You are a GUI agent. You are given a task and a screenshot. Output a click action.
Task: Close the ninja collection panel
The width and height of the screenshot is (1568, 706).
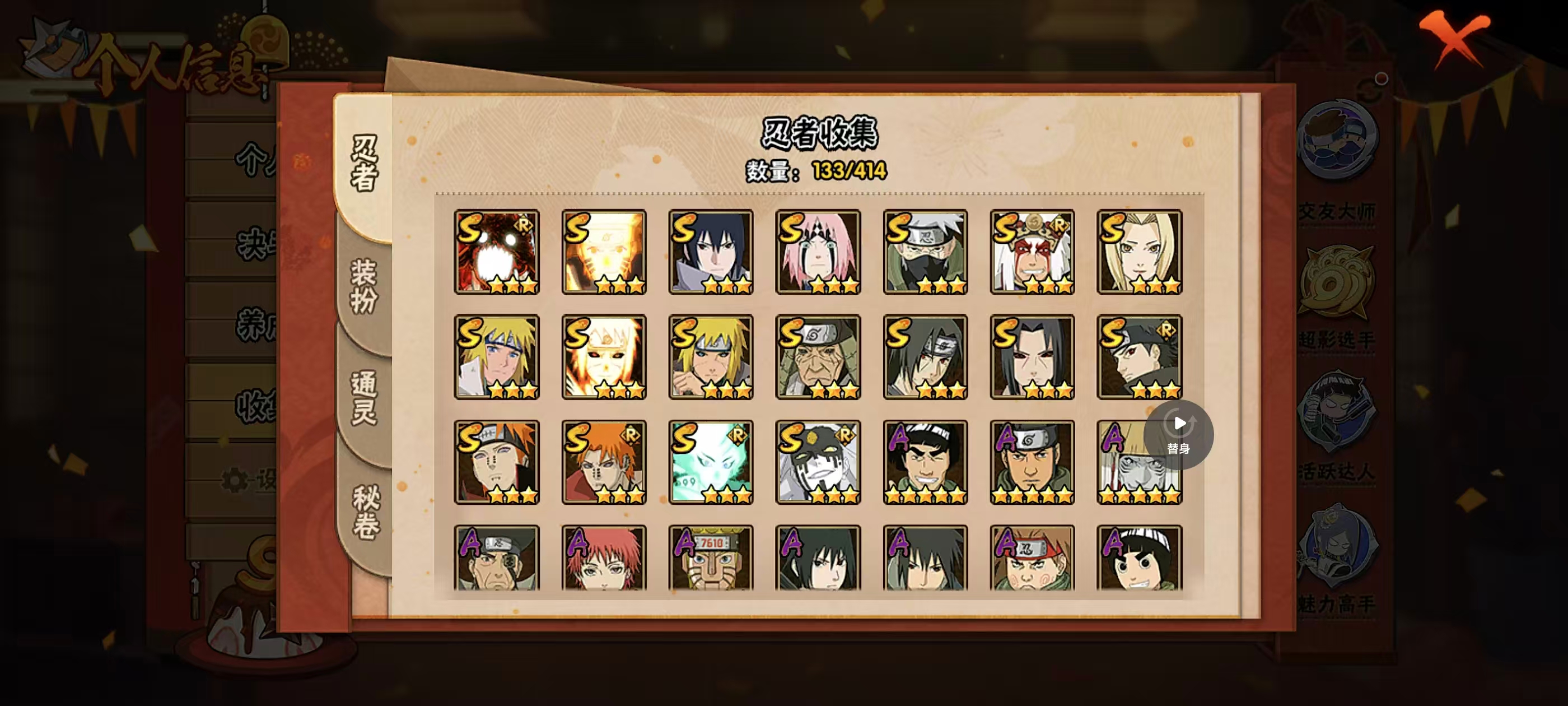click(1454, 36)
